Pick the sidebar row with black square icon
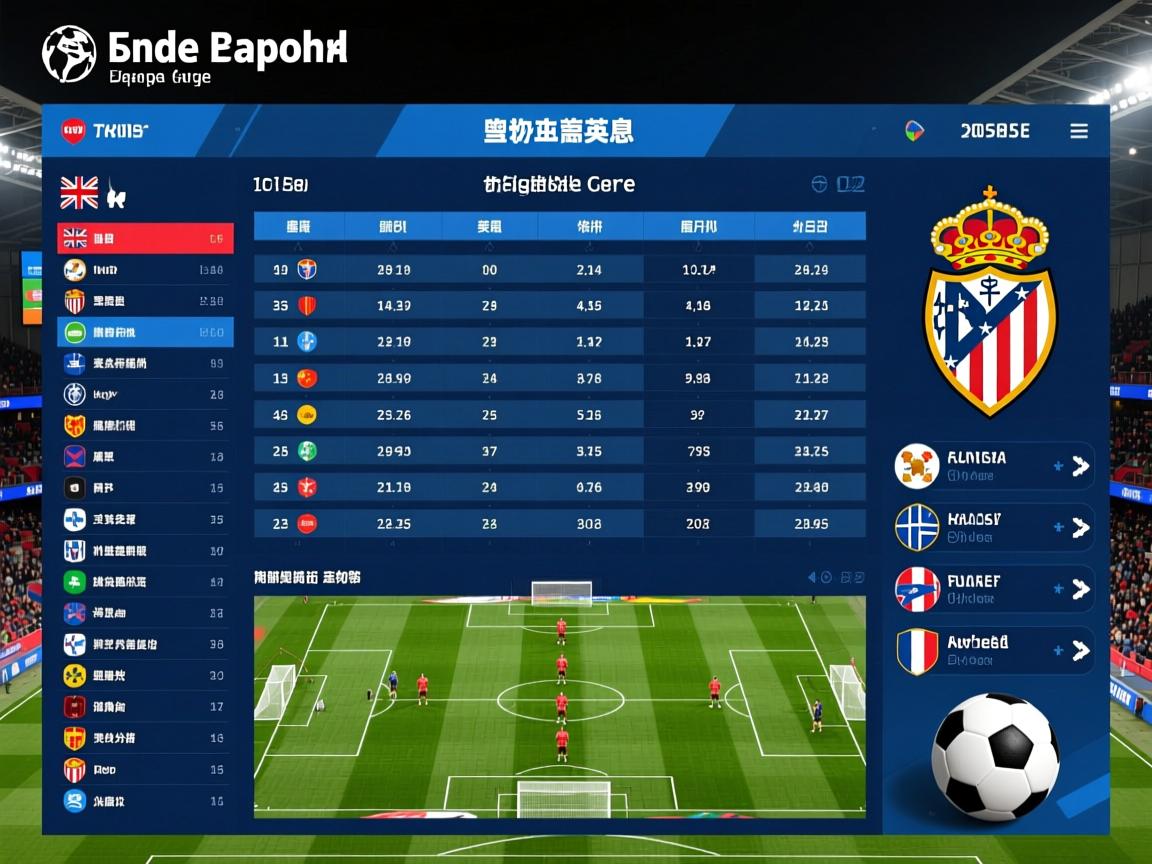 coord(145,488)
